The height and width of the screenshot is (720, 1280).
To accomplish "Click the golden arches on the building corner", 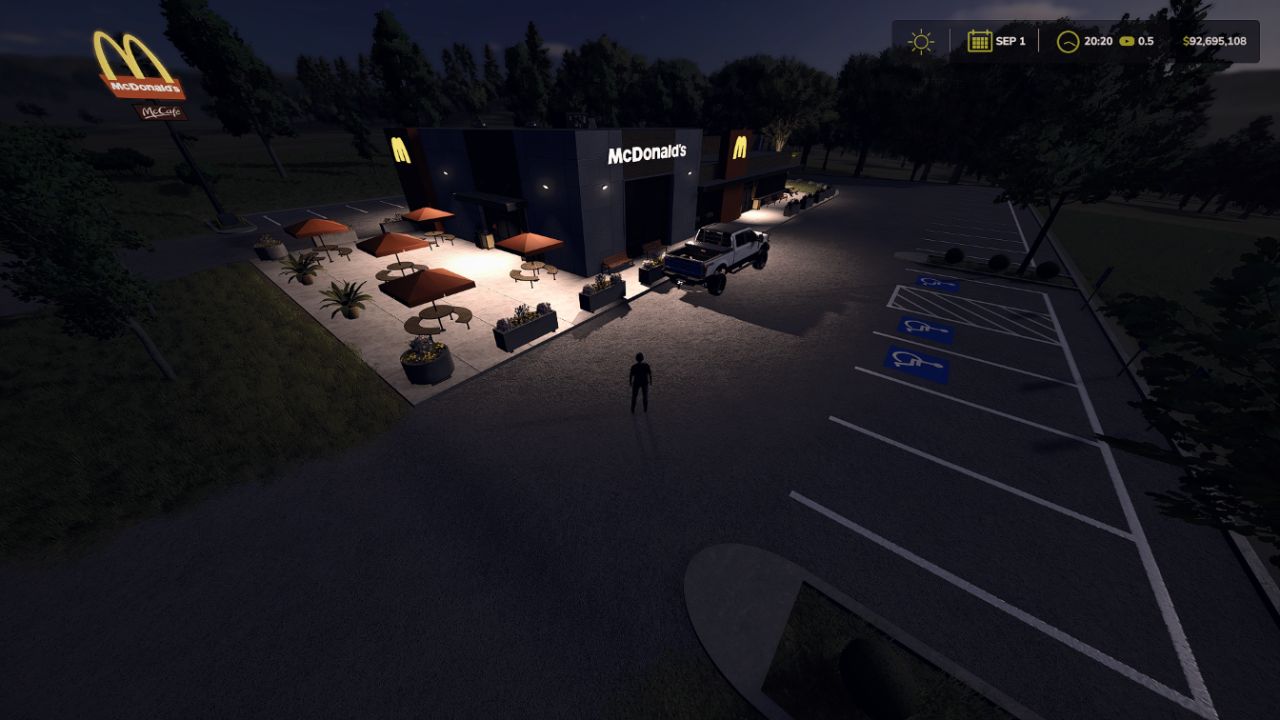I will (403, 152).
